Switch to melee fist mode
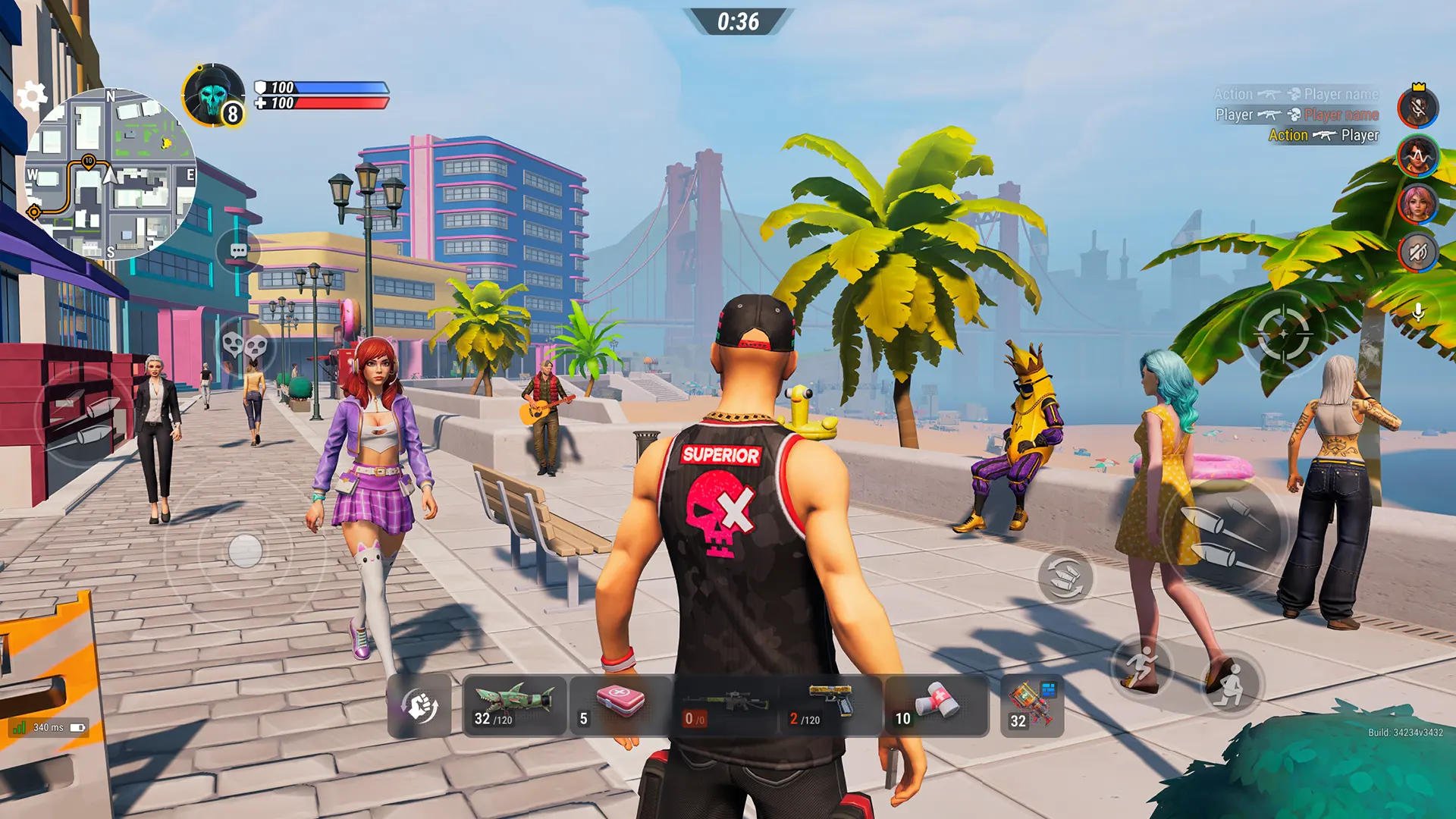This screenshot has width=1456, height=819. point(419,707)
